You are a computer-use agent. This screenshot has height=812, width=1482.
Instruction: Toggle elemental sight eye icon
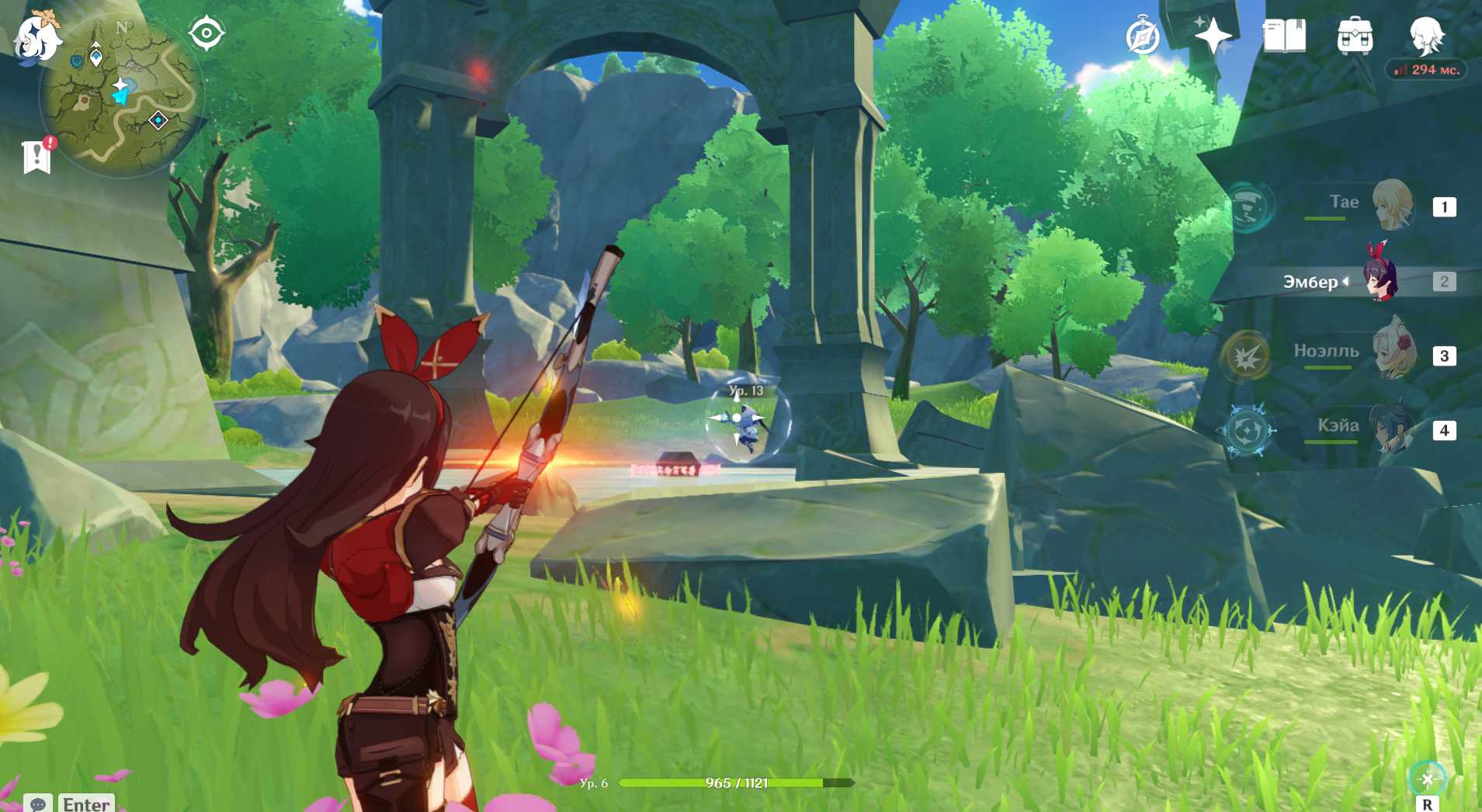click(207, 33)
